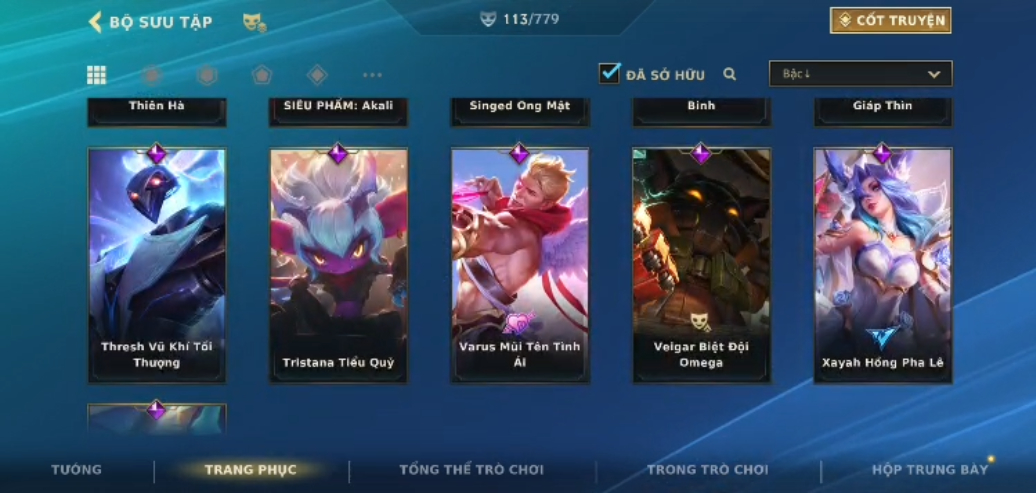Image resolution: width=1036 pixels, height=493 pixels.
Task: Open the Hộp Trưng Bày tab
Action: [930, 470]
